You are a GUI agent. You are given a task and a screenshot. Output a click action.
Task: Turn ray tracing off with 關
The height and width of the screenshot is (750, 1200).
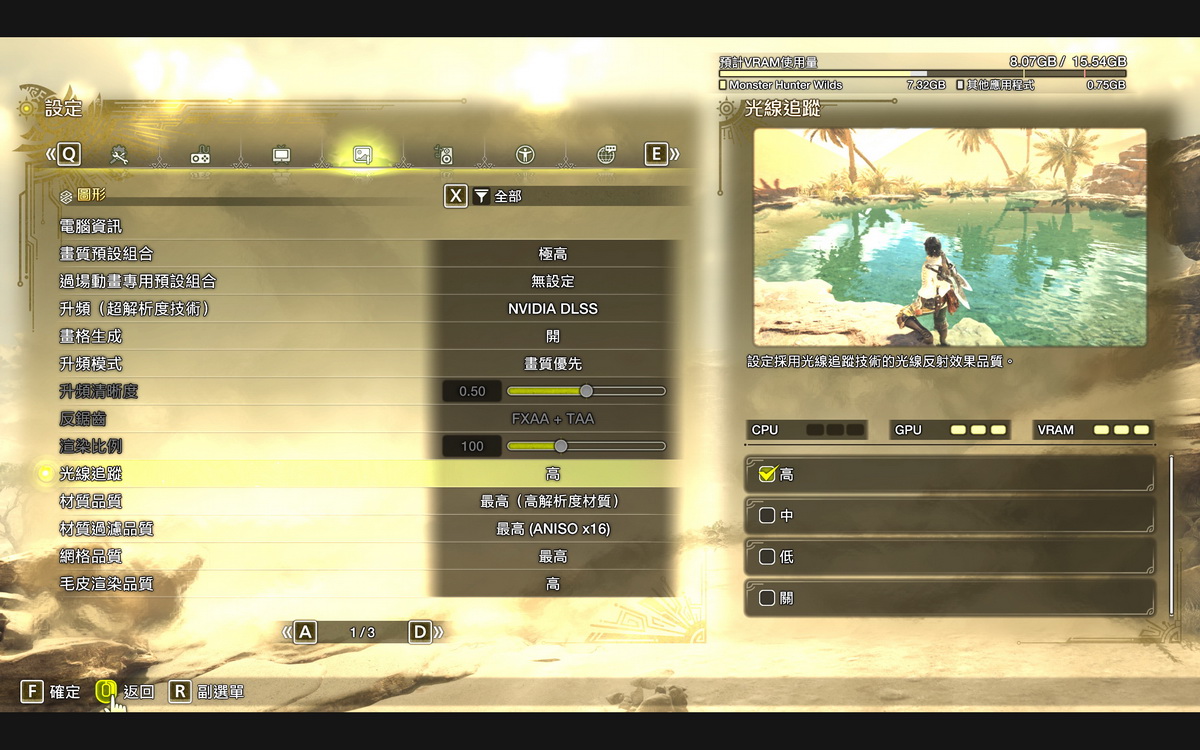948,598
